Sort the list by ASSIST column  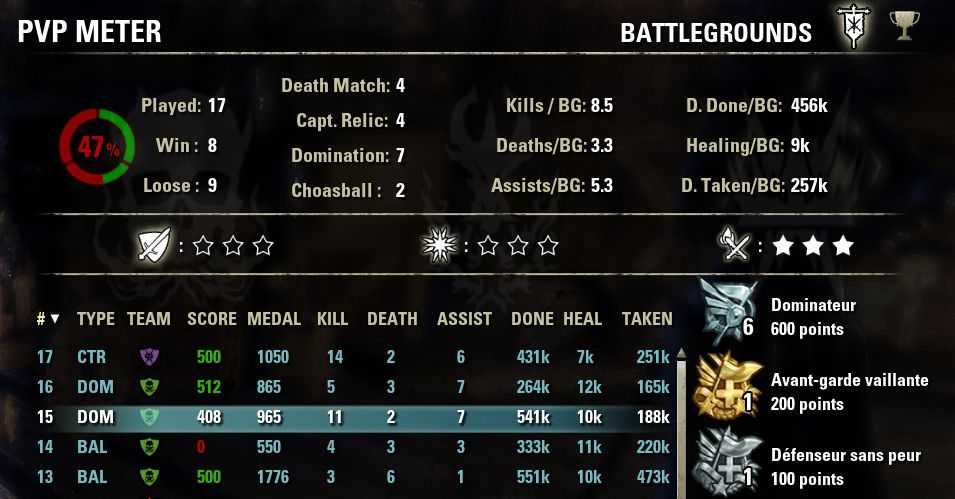464,319
